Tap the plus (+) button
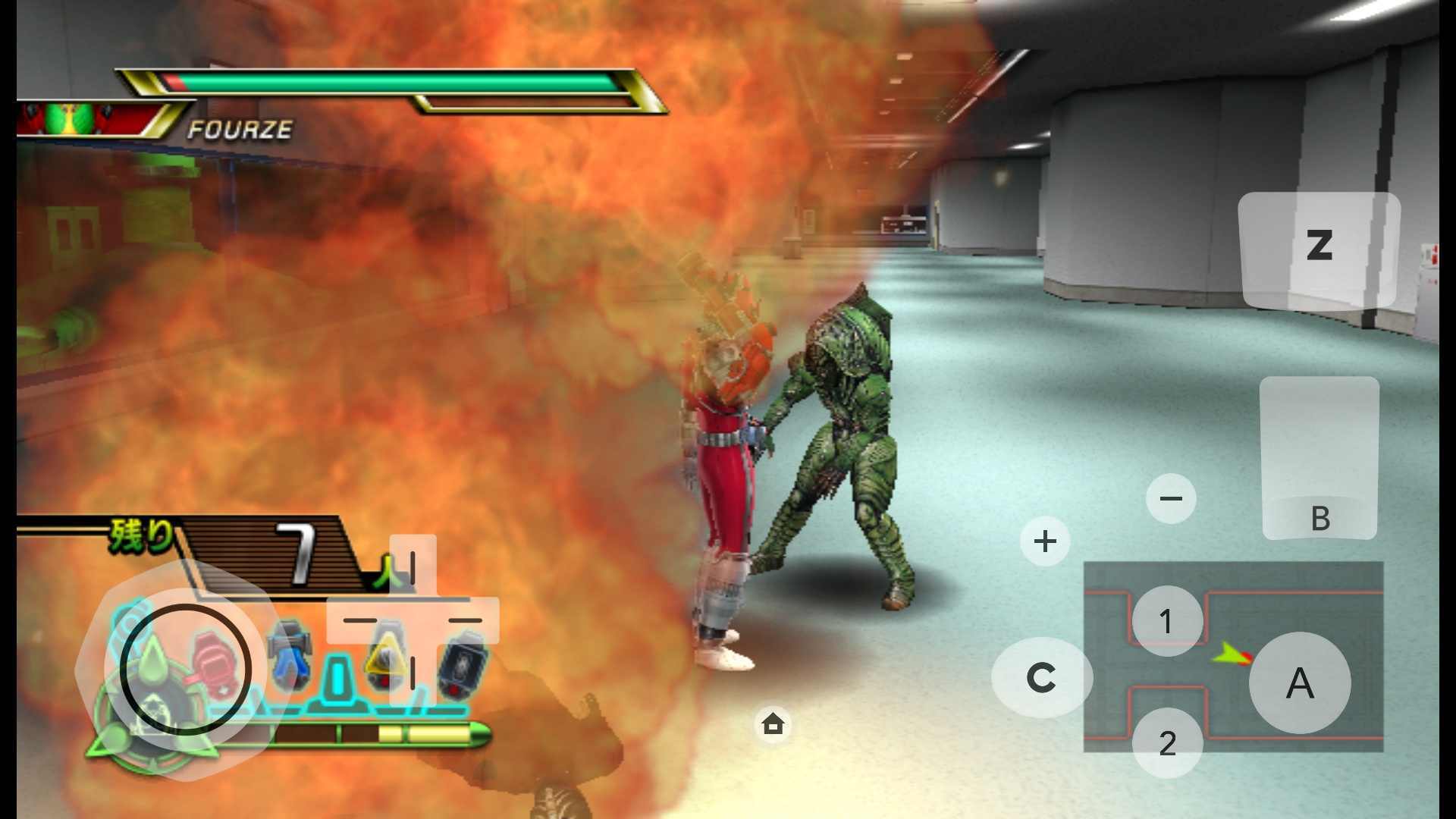 [x=1045, y=541]
